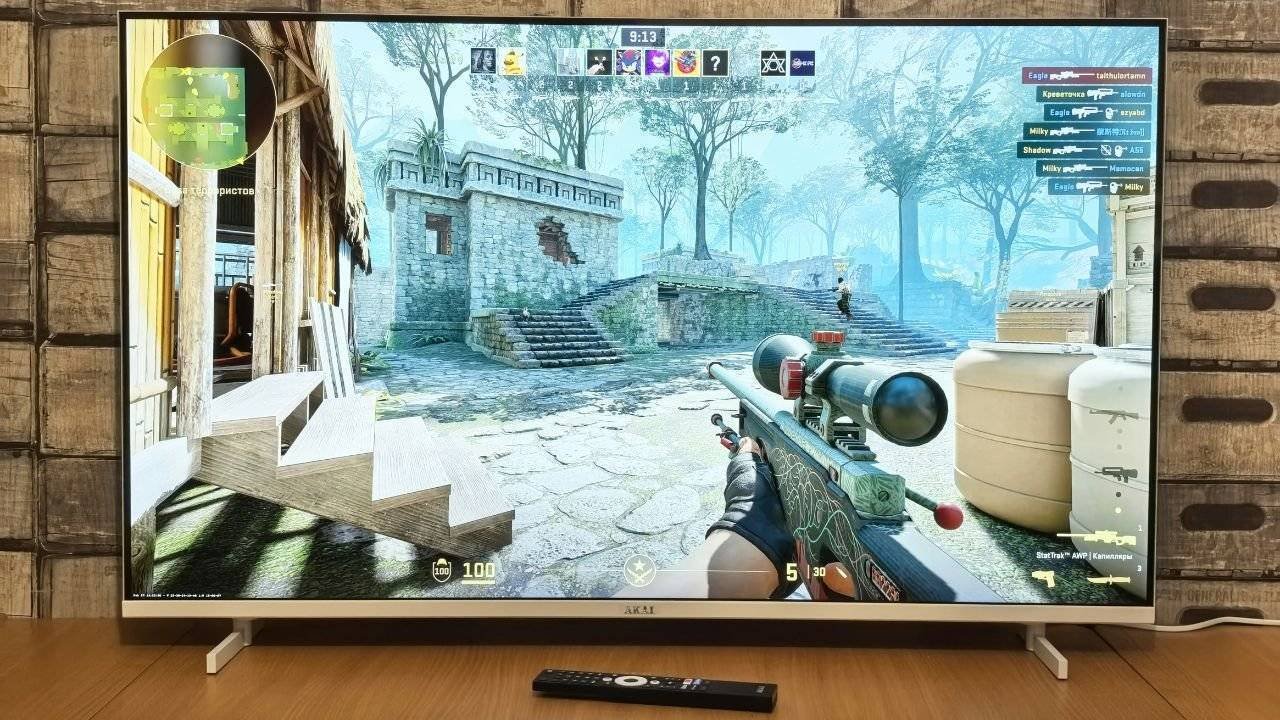Click the no-scope icon in Shadow's kill entry
Viewport: 1280px width, 720px height.
(1106, 149)
